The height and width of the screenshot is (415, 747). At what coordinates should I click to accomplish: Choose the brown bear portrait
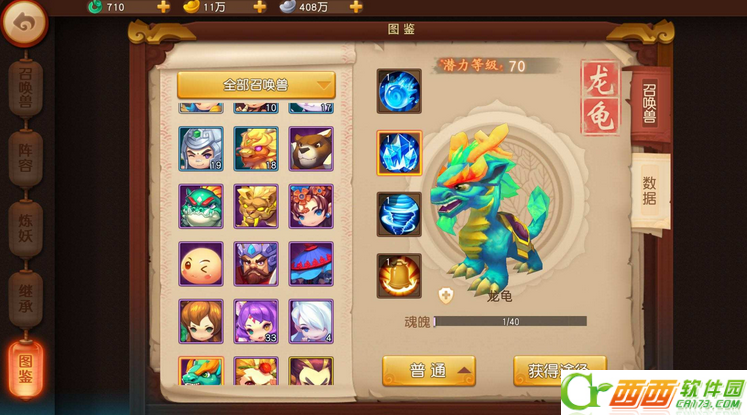pyautogui.click(x=310, y=148)
